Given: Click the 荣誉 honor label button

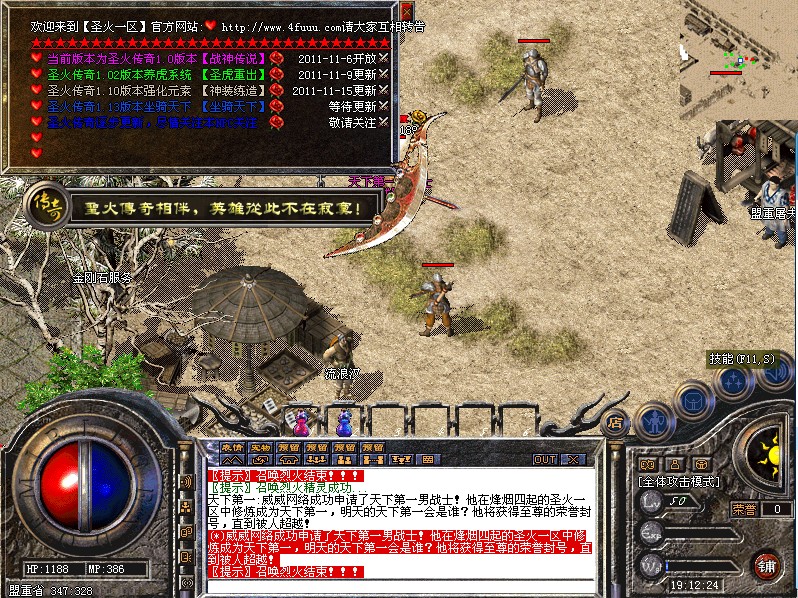Looking at the screenshot, I should (744, 509).
